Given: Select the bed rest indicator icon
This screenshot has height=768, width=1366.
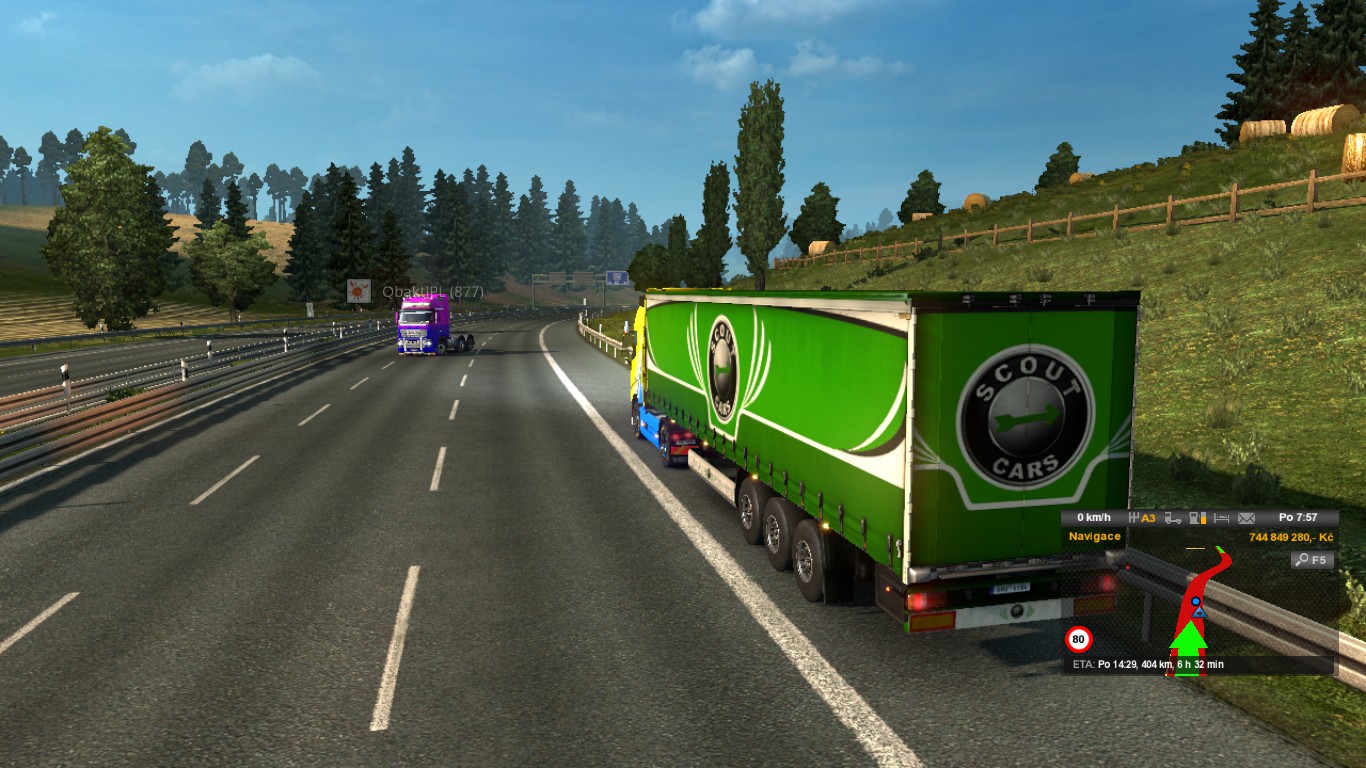Looking at the screenshot, I should (x=1221, y=518).
